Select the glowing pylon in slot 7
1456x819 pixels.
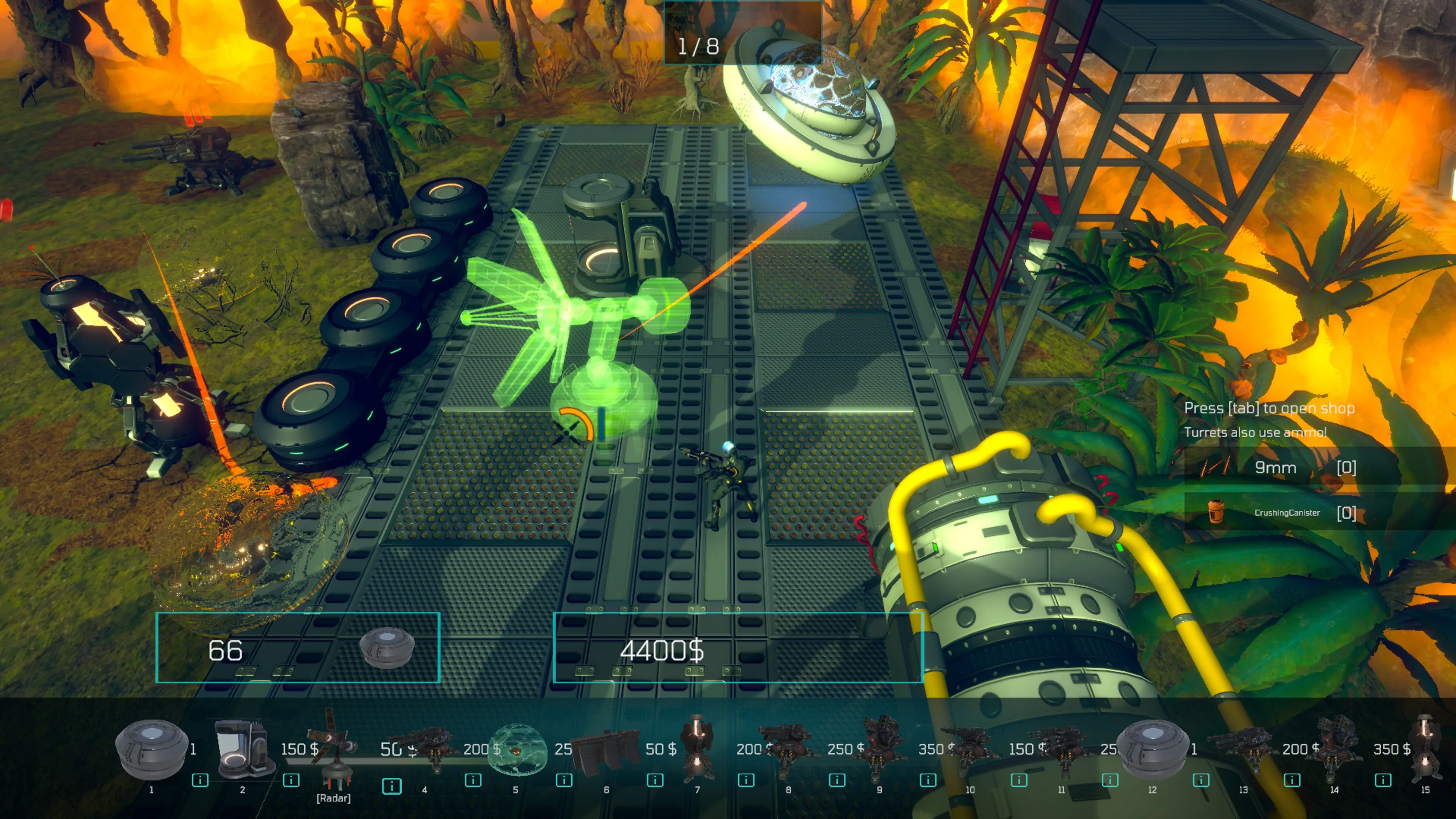[698, 746]
